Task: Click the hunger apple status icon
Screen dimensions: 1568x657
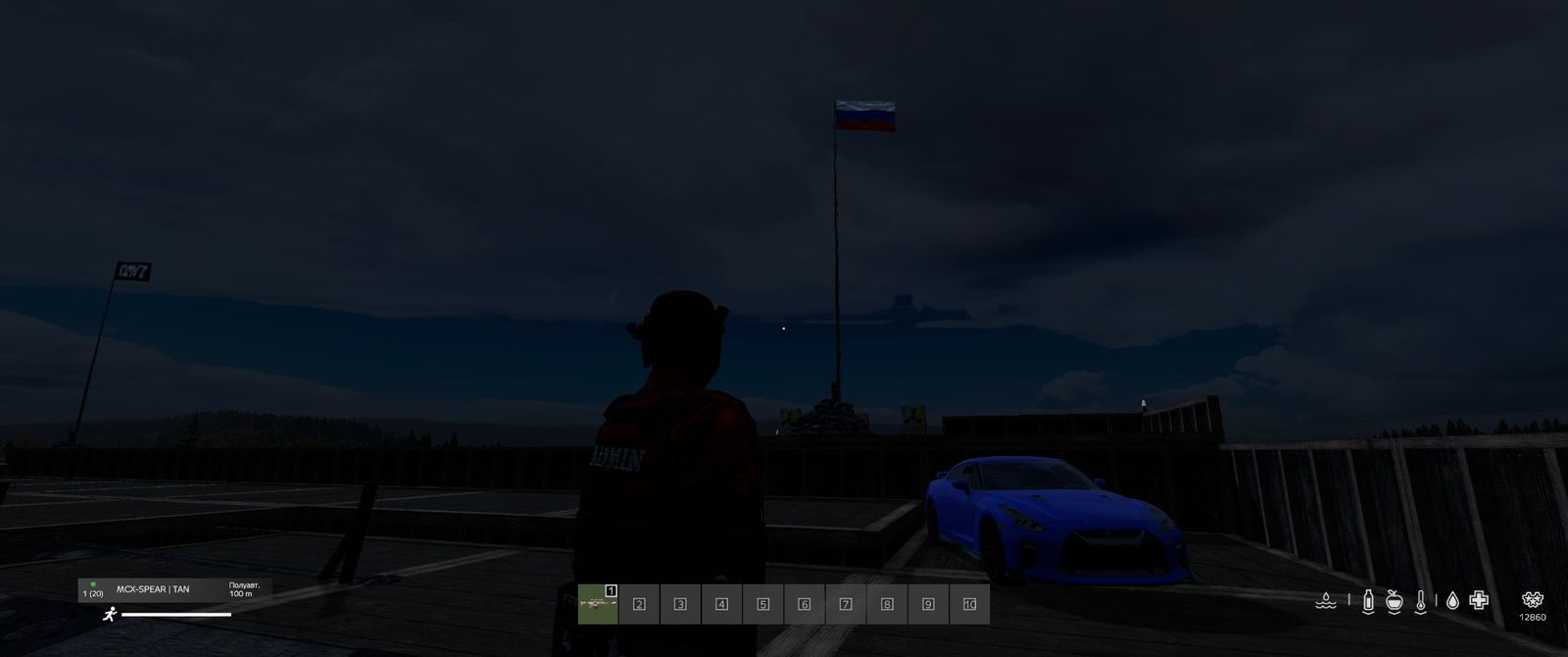Action: pos(1395,601)
